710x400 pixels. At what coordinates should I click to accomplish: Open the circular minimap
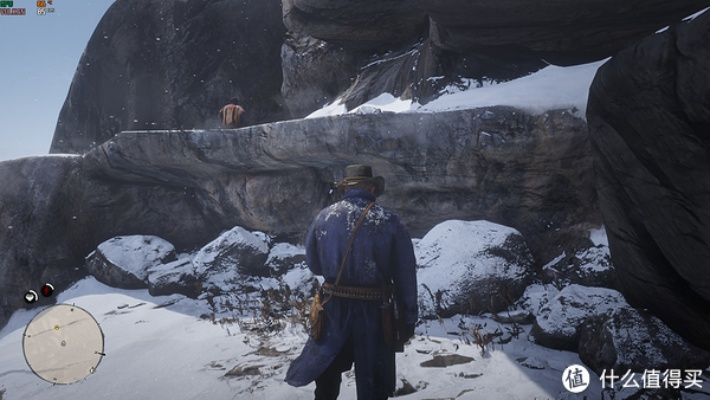63,344
